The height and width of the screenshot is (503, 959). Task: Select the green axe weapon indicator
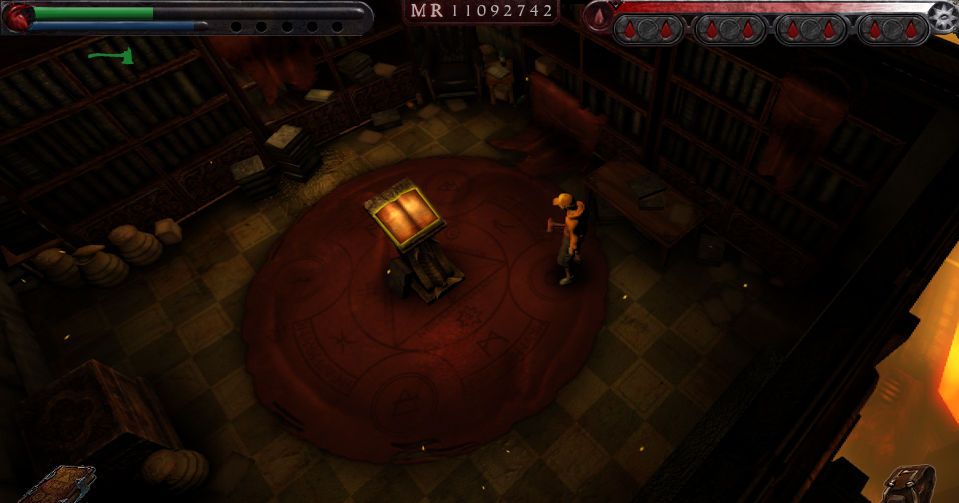[110, 56]
